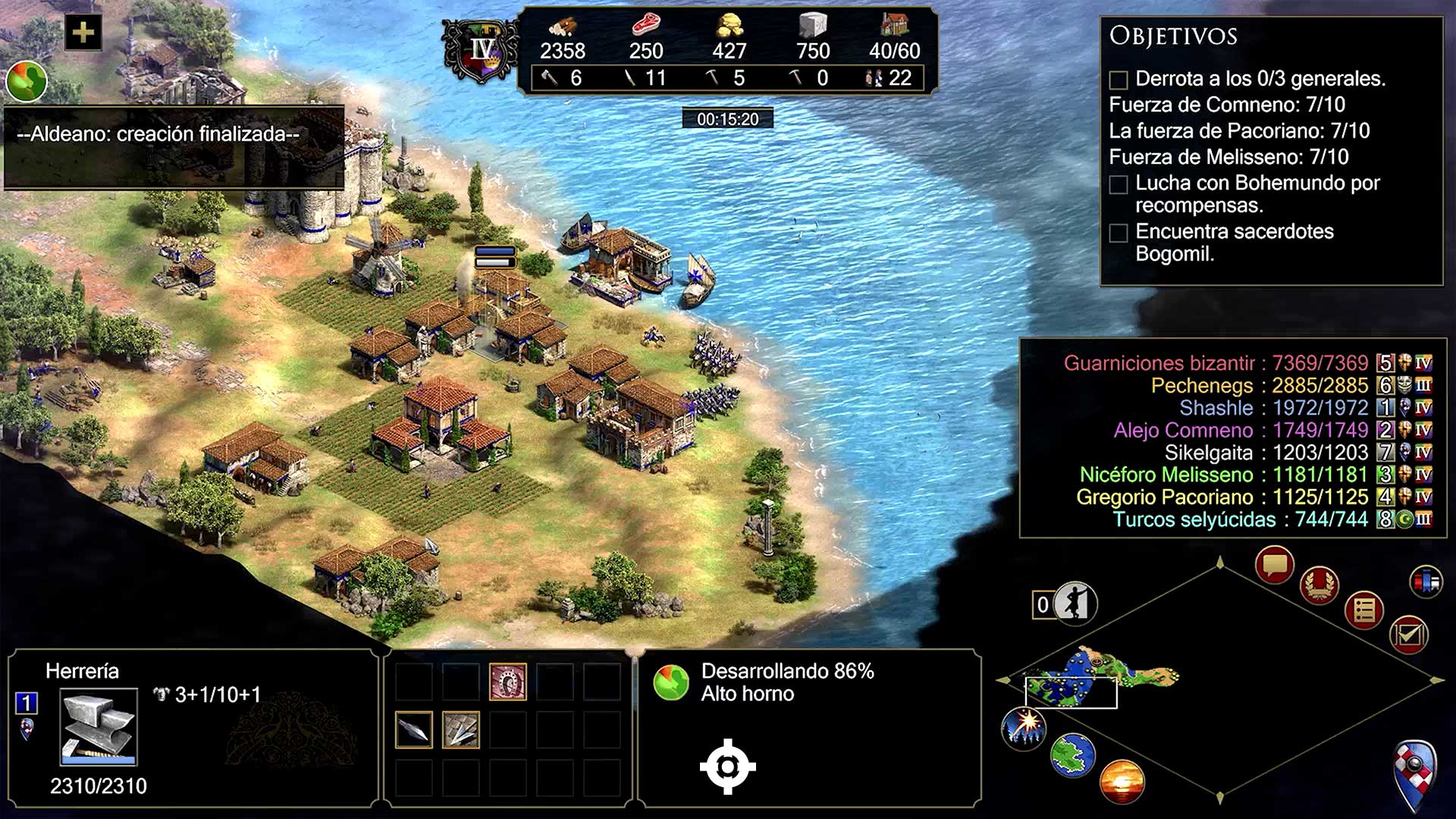This screenshot has width=1456, height=819.
Task: Open the objectives checklist button
Action: coord(1408,634)
